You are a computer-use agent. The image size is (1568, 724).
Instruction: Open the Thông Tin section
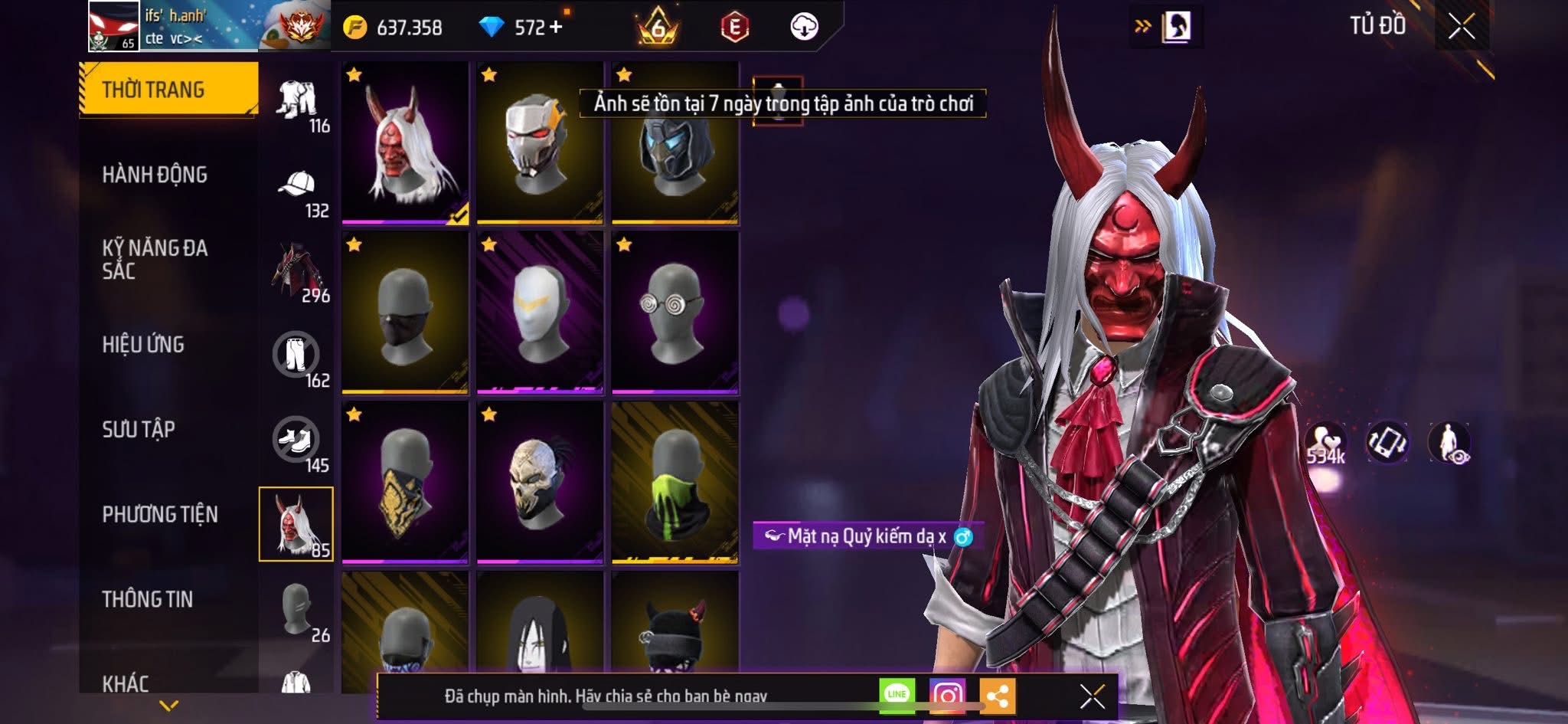point(148,599)
